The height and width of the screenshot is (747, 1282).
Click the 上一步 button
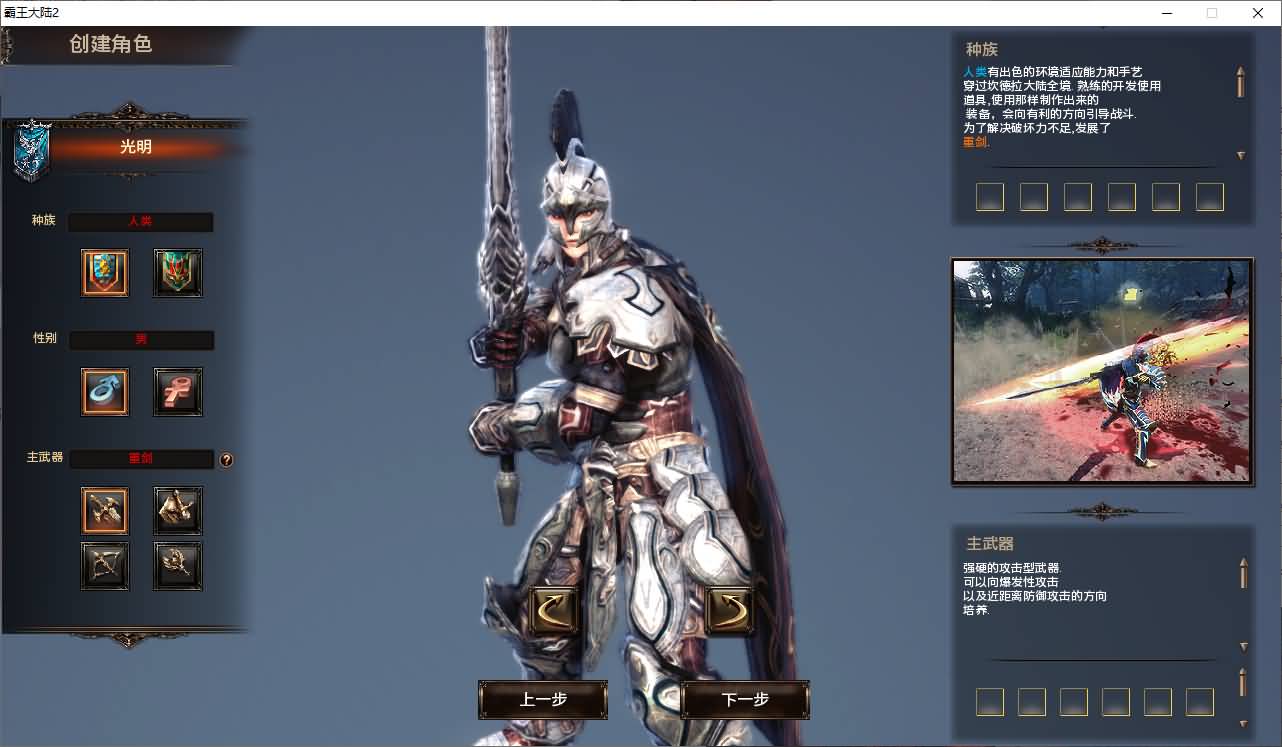tap(544, 700)
